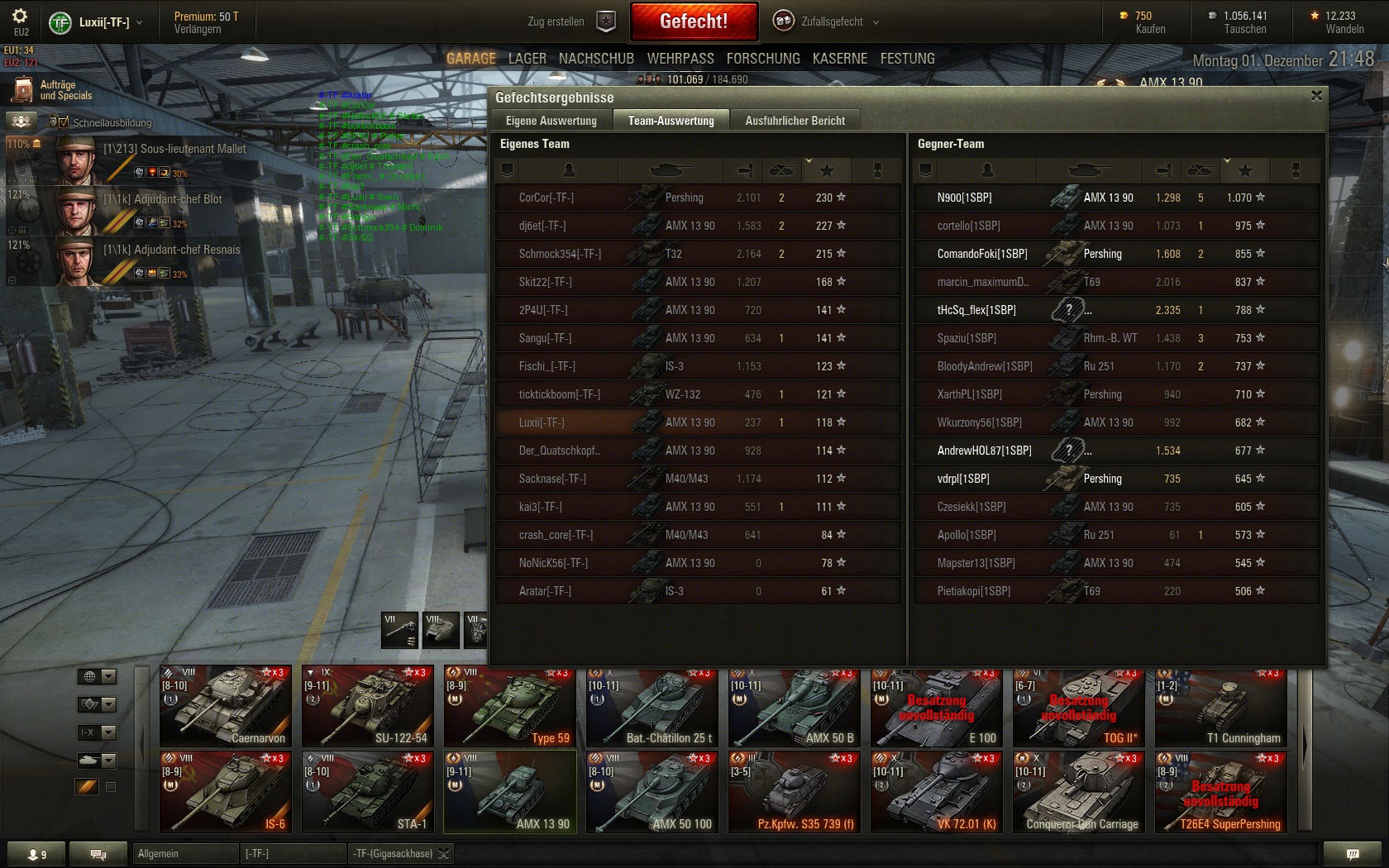The image size is (1389, 868).
Task: Close the Gefechtsergebnisse window
Action: click(1316, 96)
